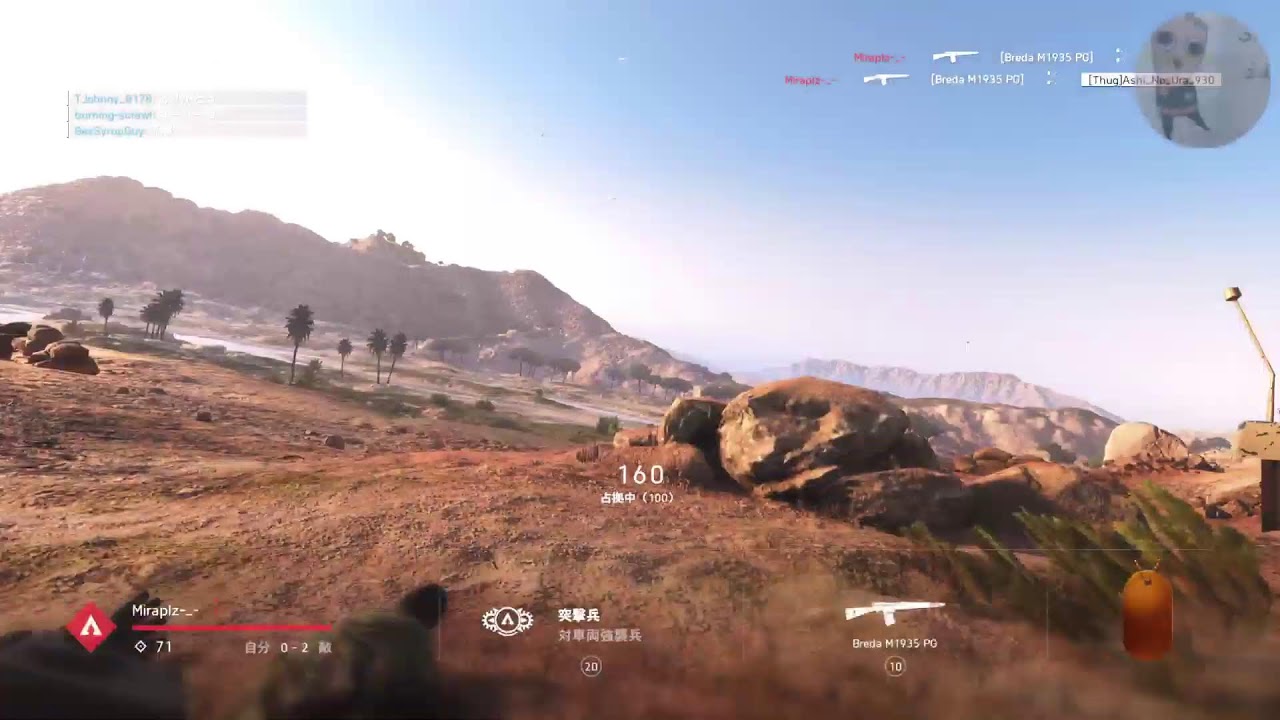1280x720 pixels.
Task: Click the highlighted [Thug]Ashi_No_Ura_930 kill feed name
Action: tap(1150, 80)
